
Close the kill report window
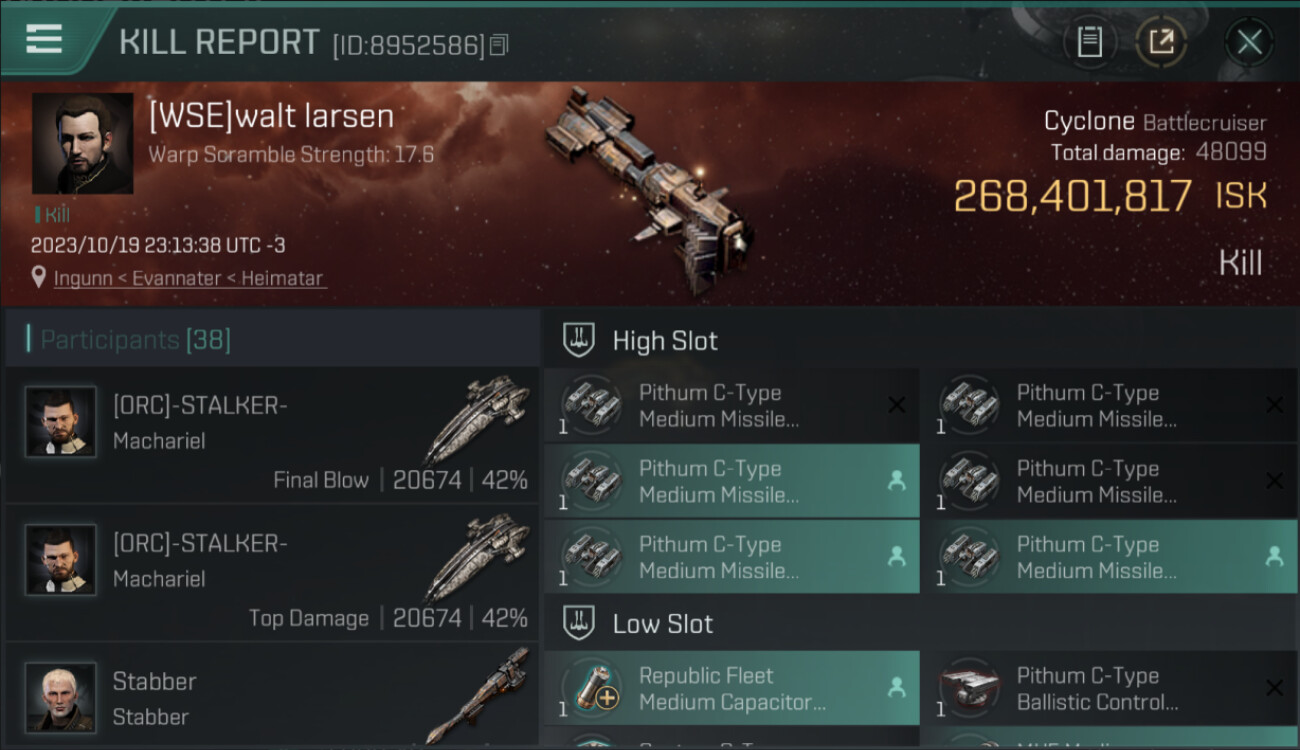pyautogui.click(x=1248, y=42)
